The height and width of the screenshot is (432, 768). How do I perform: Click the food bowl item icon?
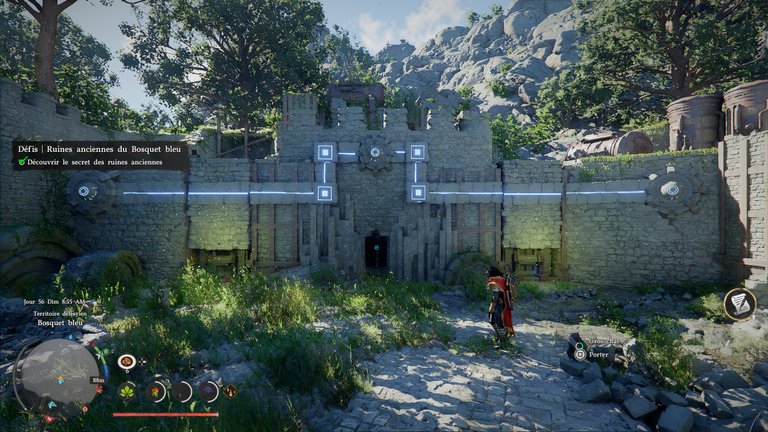(126, 361)
